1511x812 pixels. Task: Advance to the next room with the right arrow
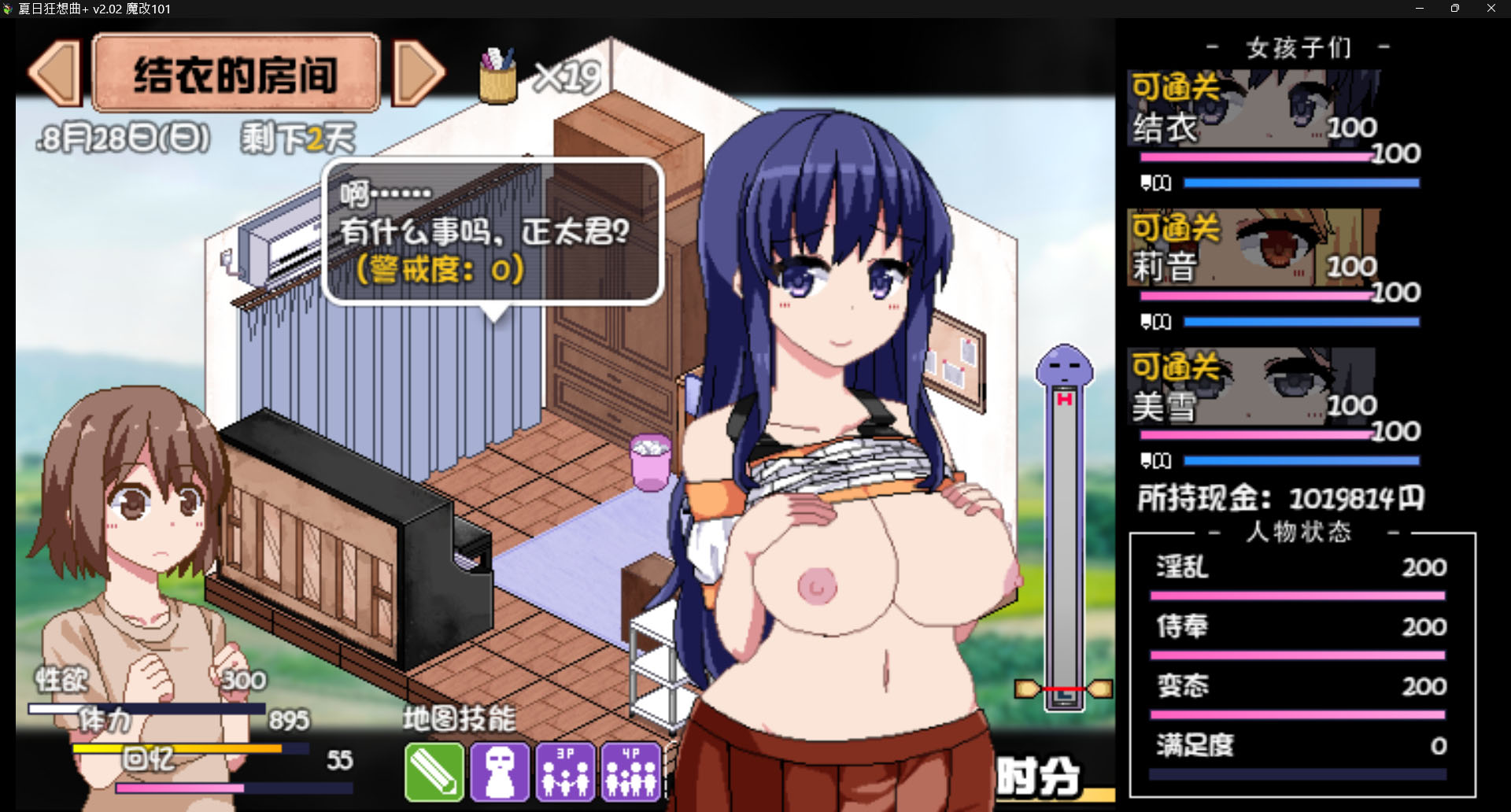coord(419,75)
